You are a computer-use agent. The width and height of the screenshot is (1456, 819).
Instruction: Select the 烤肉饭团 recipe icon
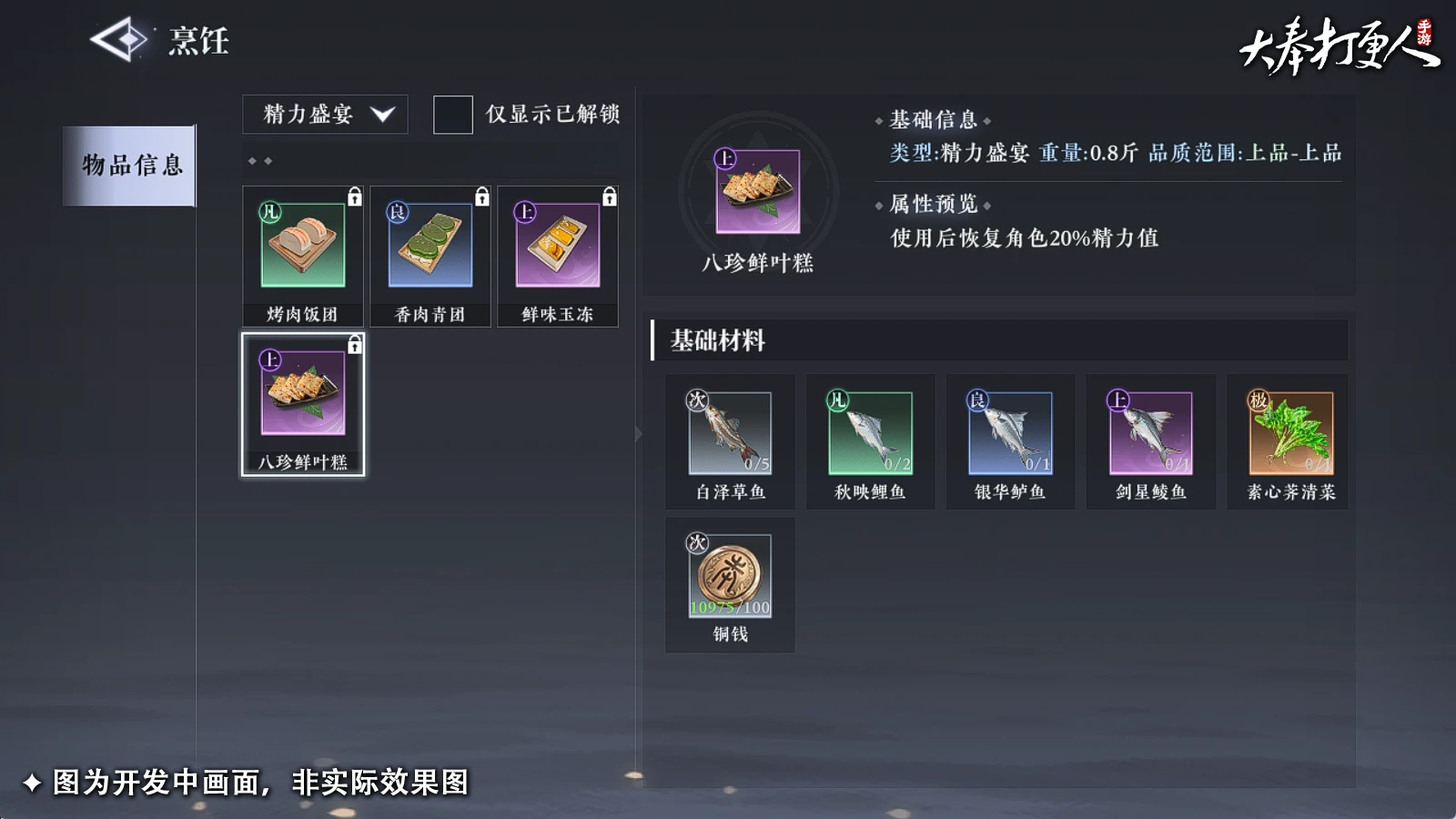301,244
